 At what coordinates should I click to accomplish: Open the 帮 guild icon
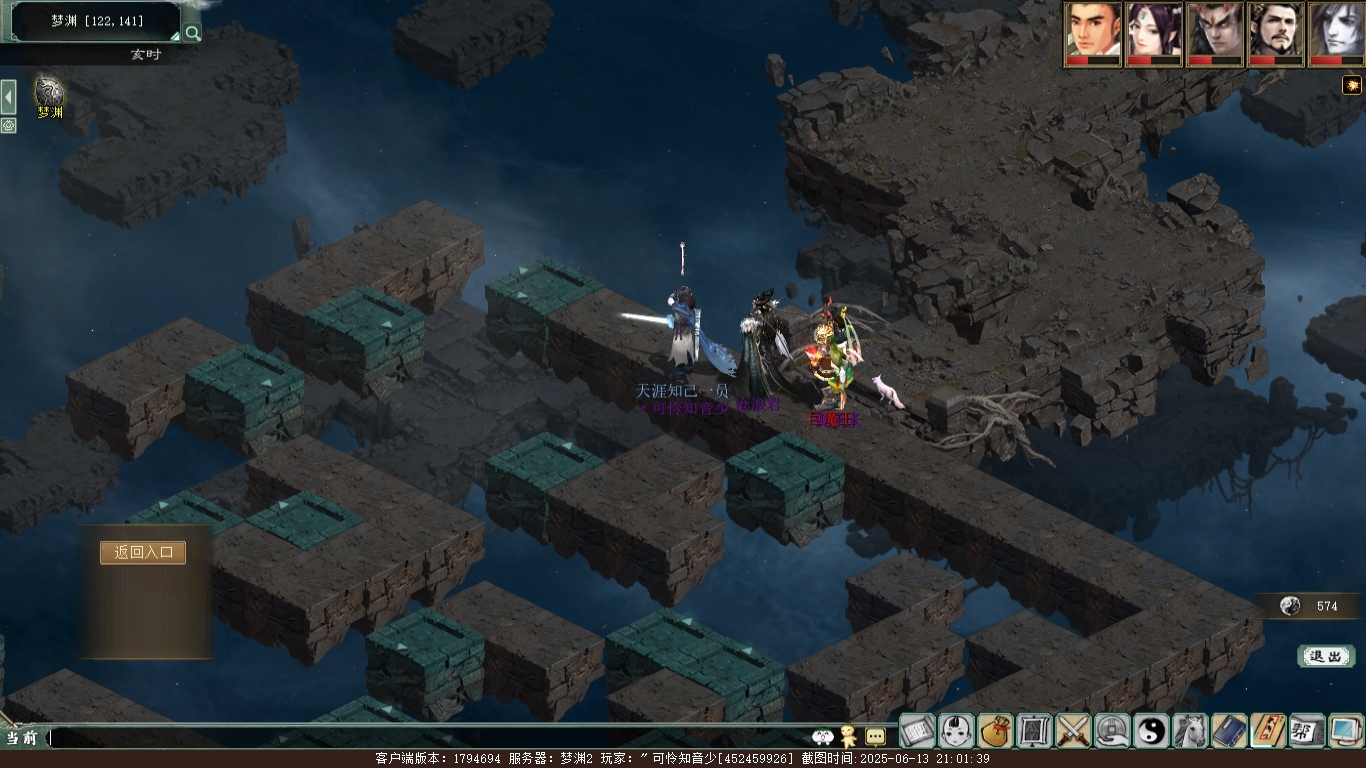tap(1307, 731)
